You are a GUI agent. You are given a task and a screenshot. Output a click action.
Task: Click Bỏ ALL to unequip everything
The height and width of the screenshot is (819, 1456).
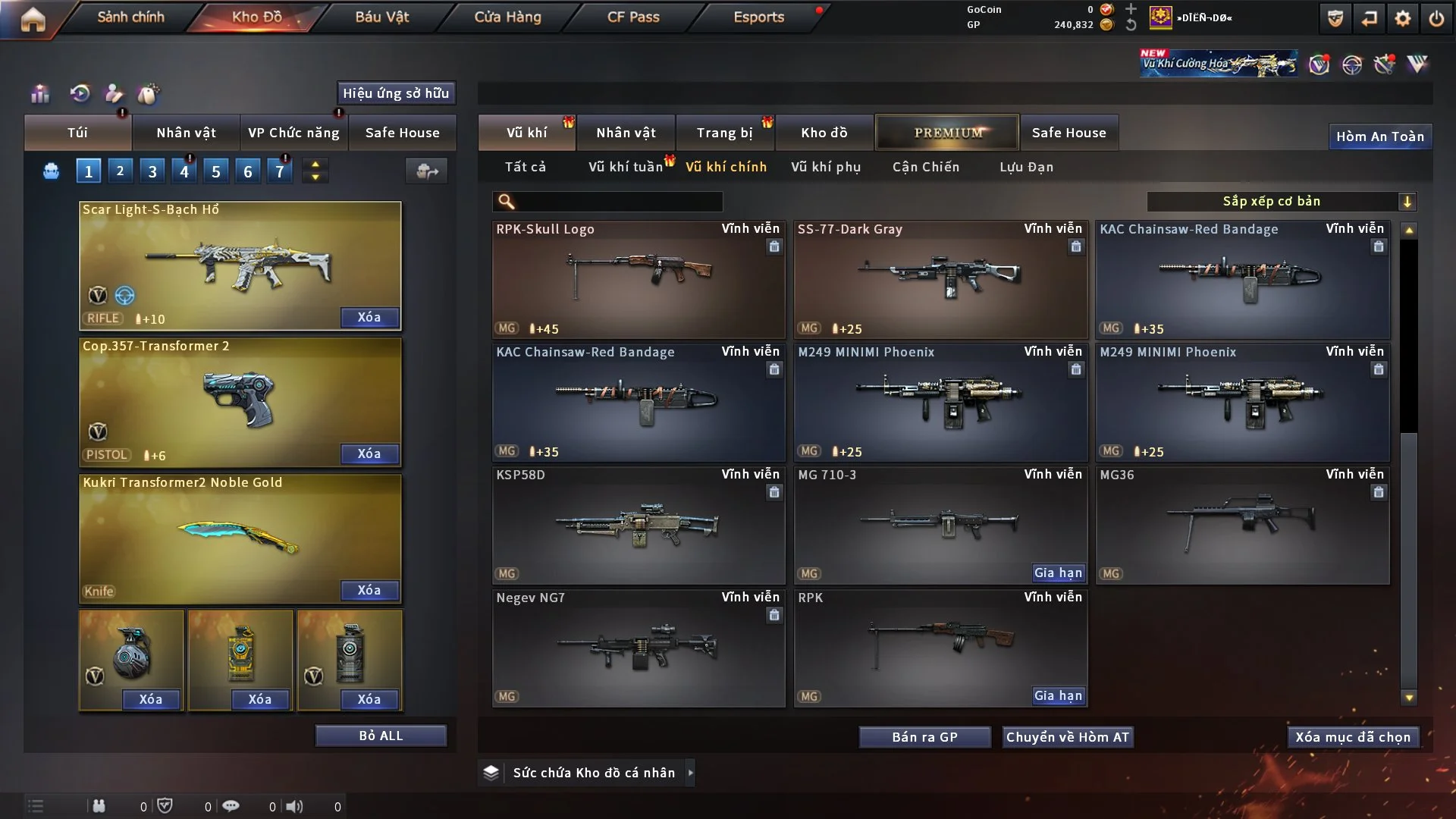(x=381, y=736)
